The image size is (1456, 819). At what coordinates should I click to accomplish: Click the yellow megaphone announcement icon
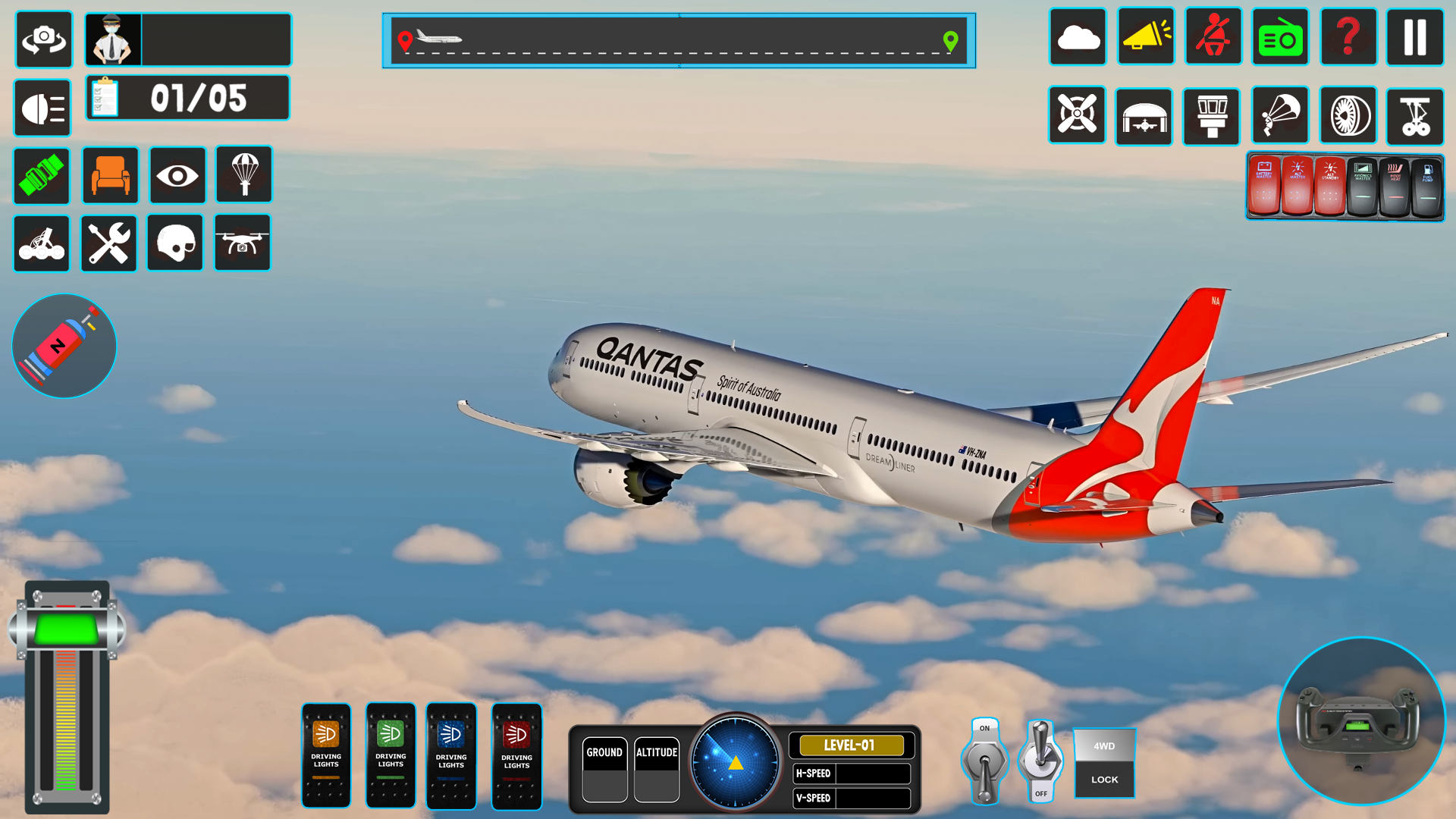[1145, 36]
